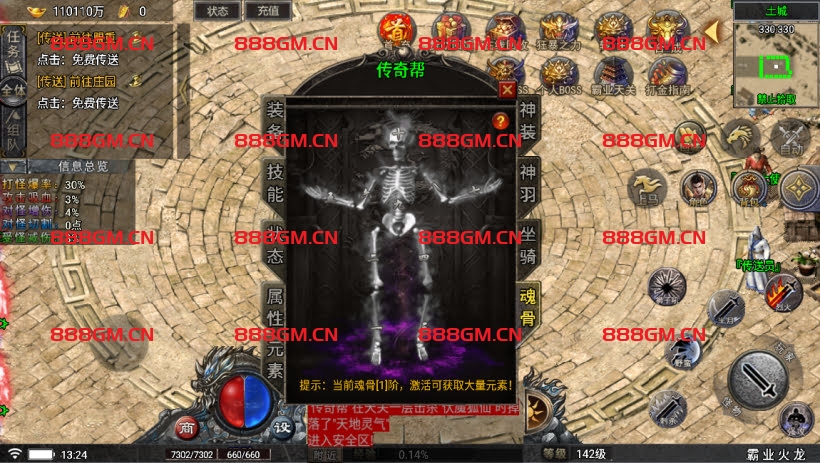The width and height of the screenshot is (820, 463).
Task: Close the 传奇帮 character panel
Action: coord(506,88)
